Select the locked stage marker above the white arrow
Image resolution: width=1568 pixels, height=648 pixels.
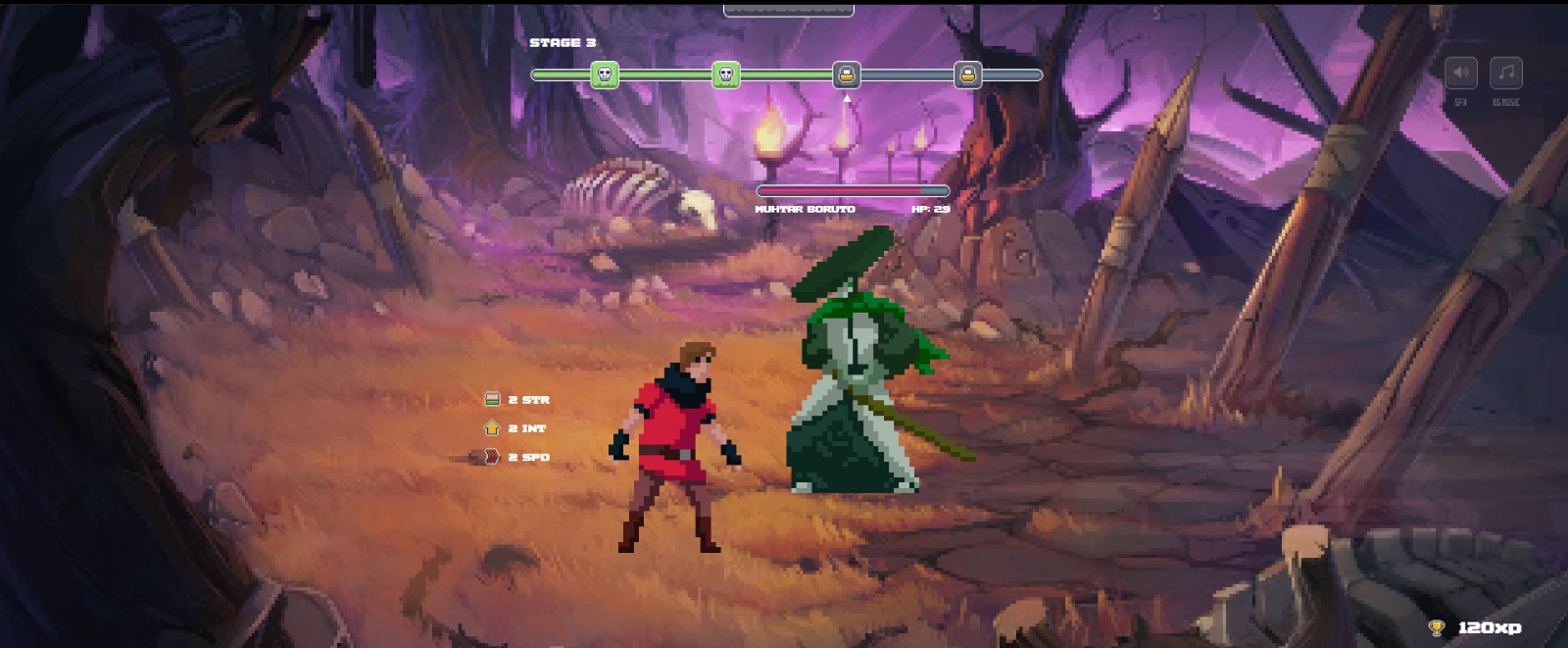pyautogui.click(x=847, y=75)
